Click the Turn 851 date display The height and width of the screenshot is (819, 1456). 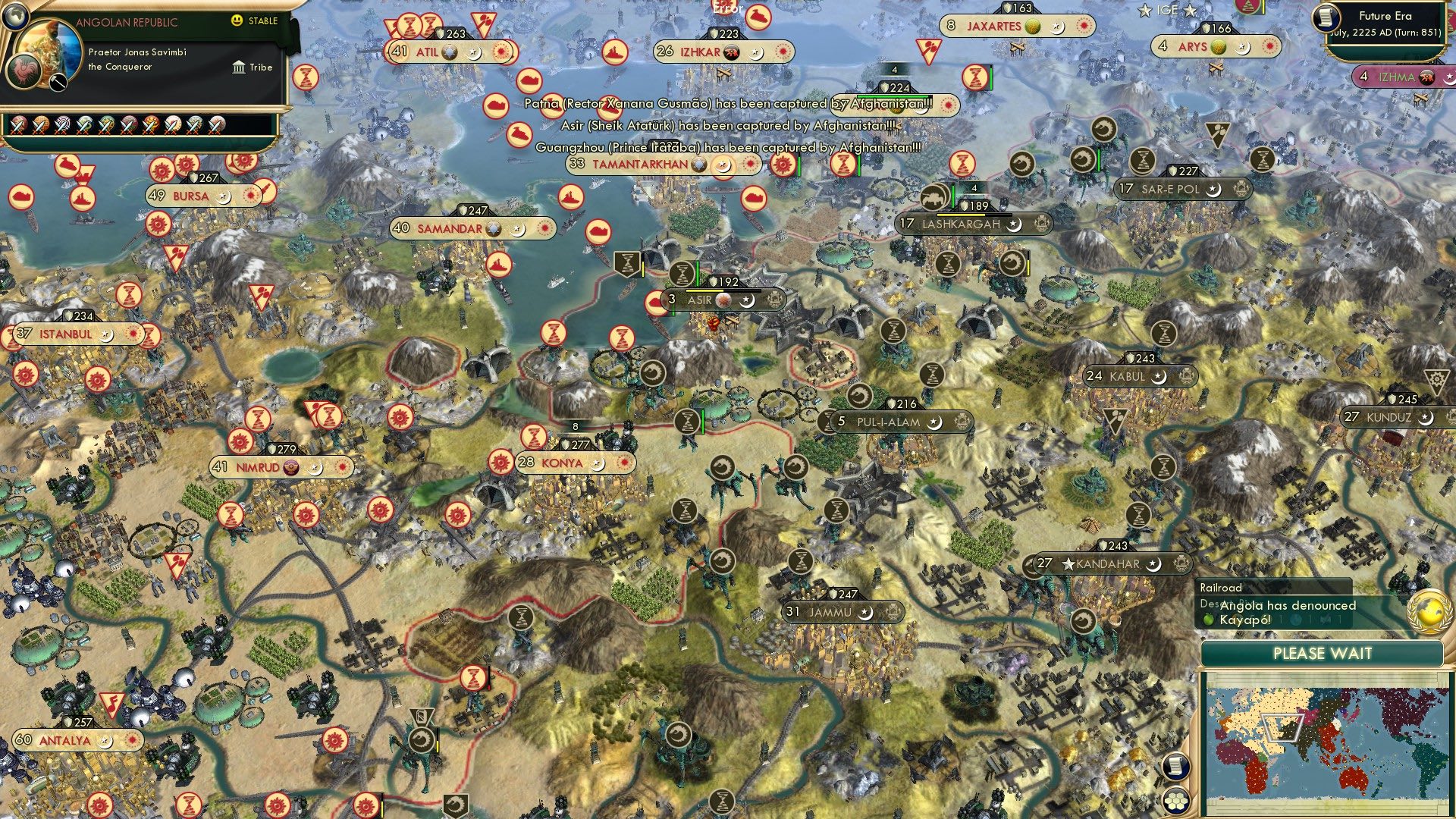click(1384, 32)
